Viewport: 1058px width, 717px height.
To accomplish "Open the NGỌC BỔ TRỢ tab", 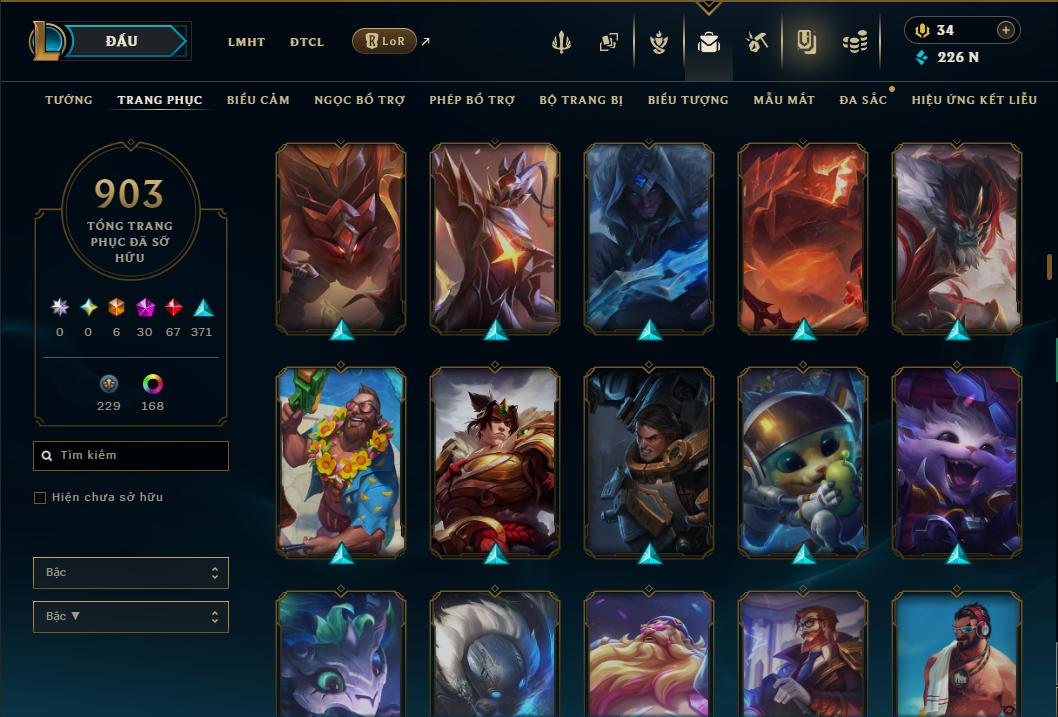I will 359,100.
